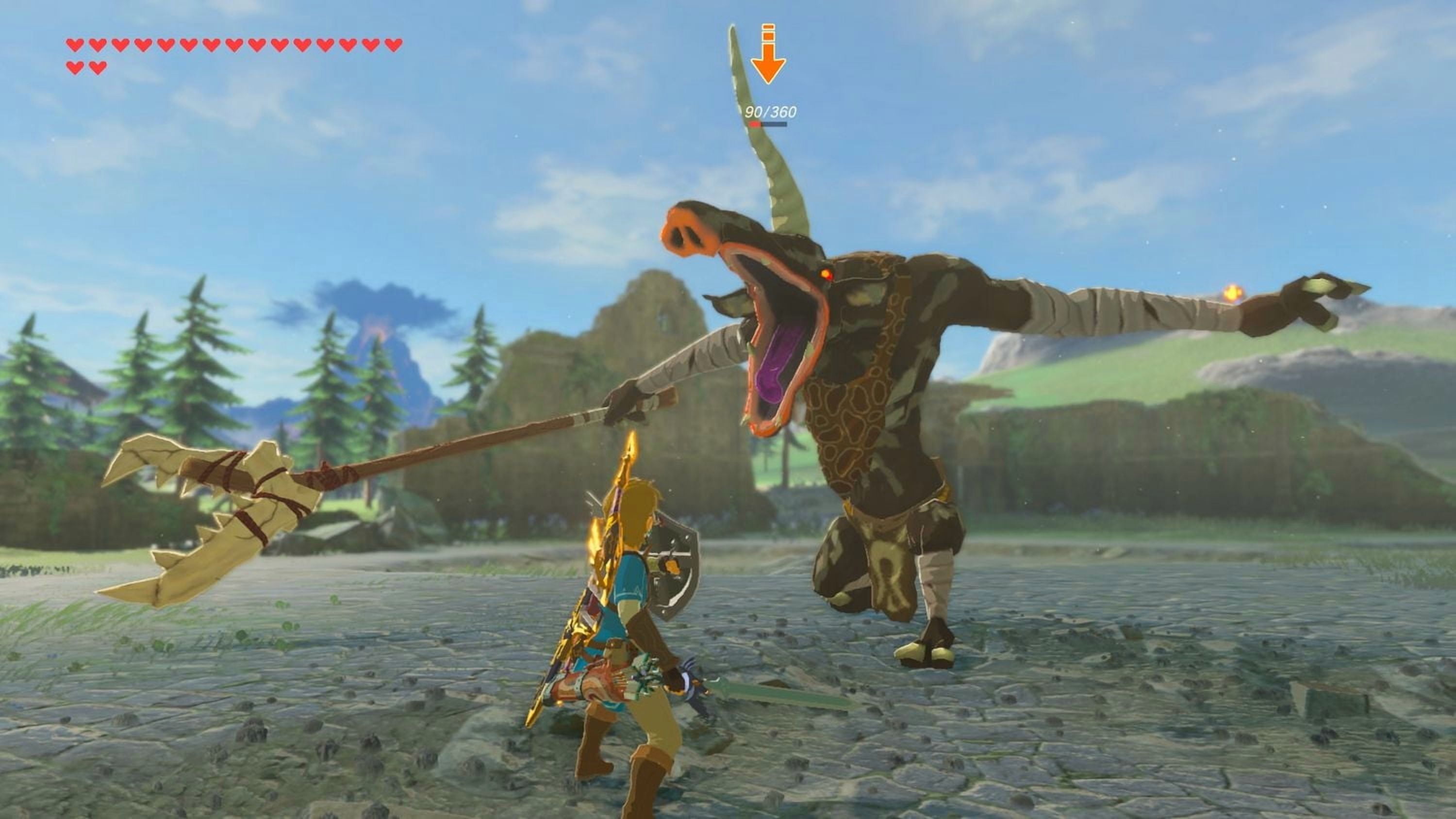Click the first heart in the health meter
This screenshot has width=1456, height=819.
[x=75, y=44]
